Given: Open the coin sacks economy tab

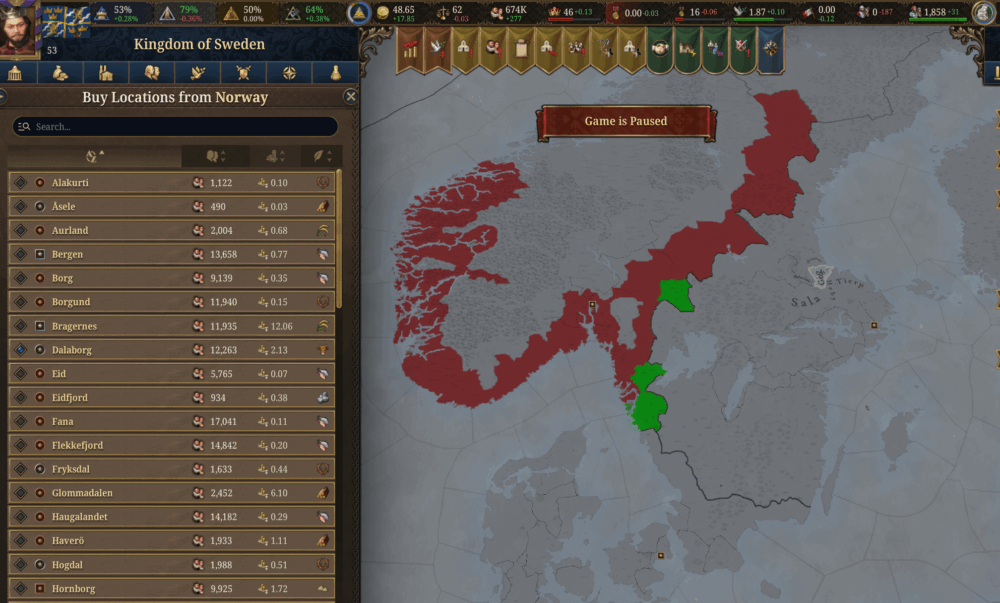Looking at the screenshot, I should tap(61, 73).
